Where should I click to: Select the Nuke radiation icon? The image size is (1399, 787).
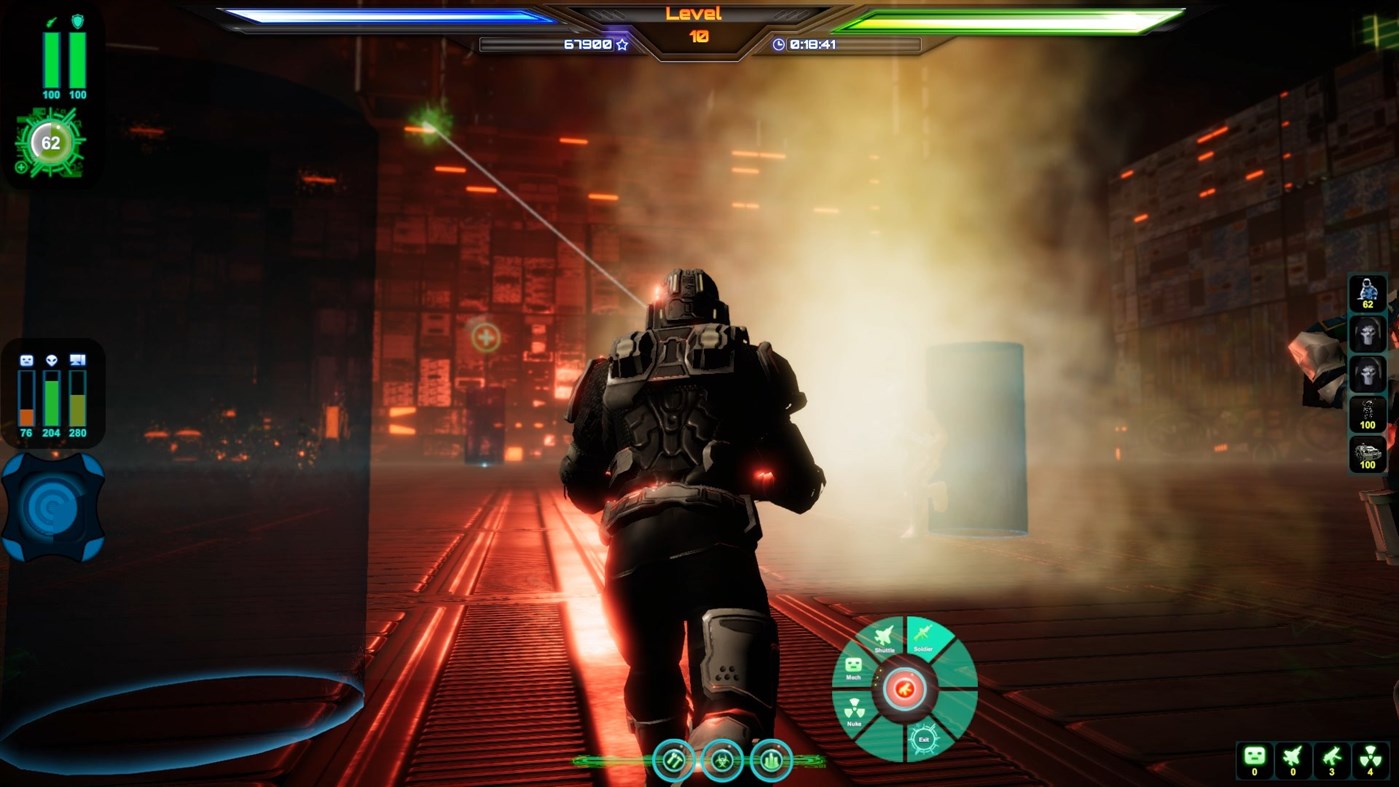click(x=856, y=707)
